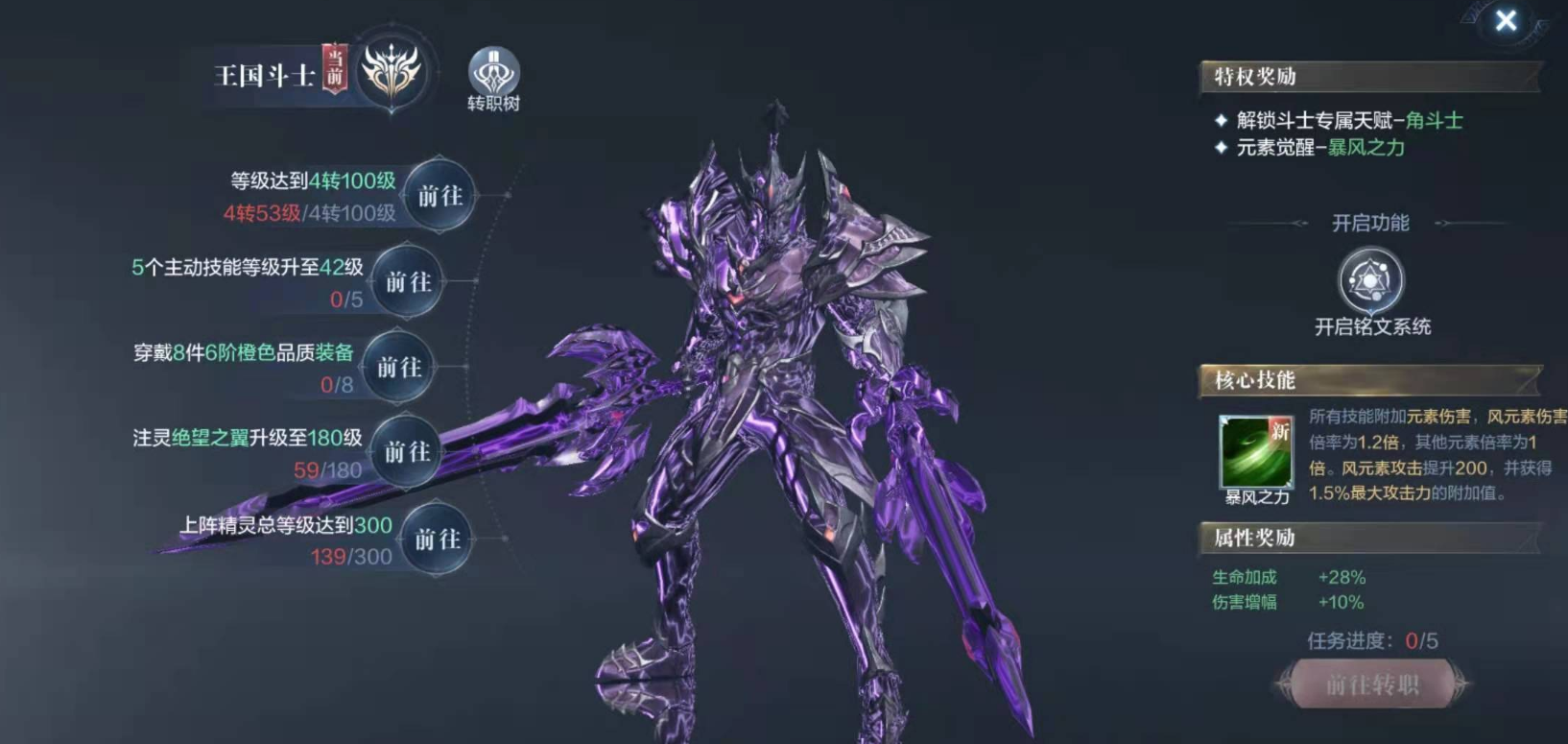
Task: Go to the 精灵 total level task
Action: [437, 540]
